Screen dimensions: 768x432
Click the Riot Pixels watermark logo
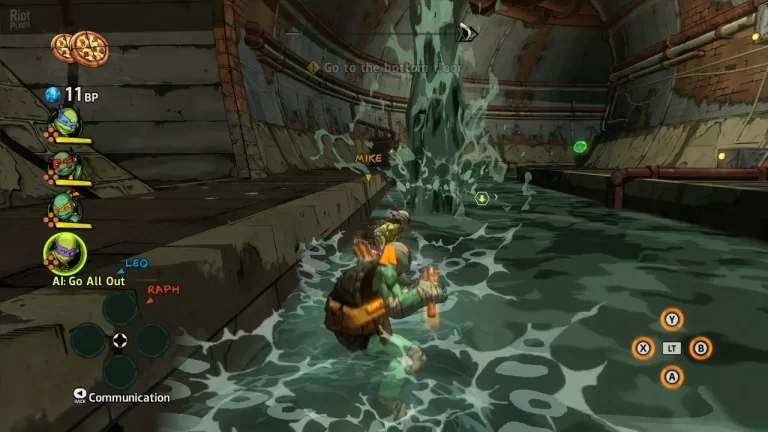pyautogui.click(x=745, y=17)
